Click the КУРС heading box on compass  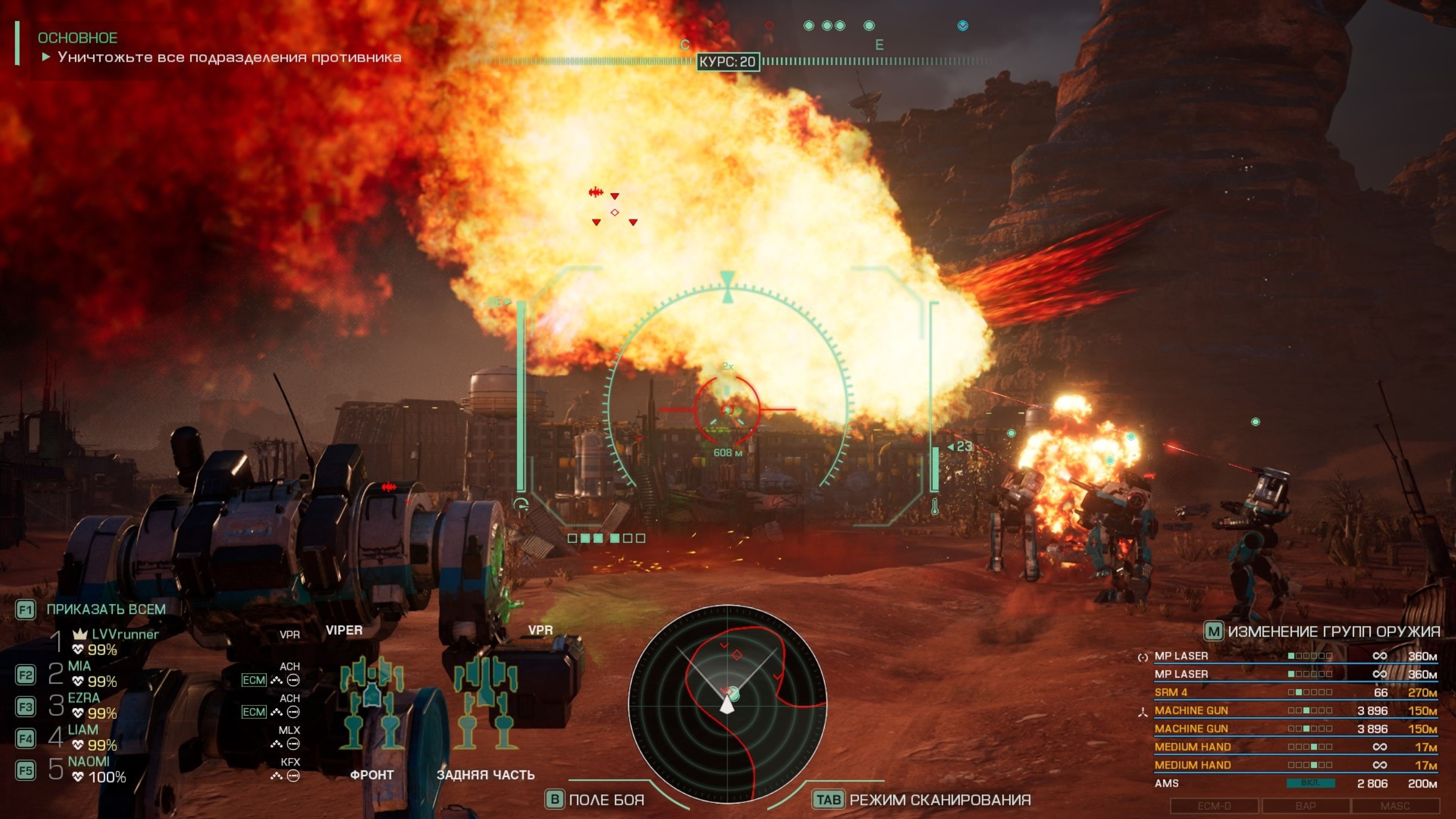[x=728, y=61]
